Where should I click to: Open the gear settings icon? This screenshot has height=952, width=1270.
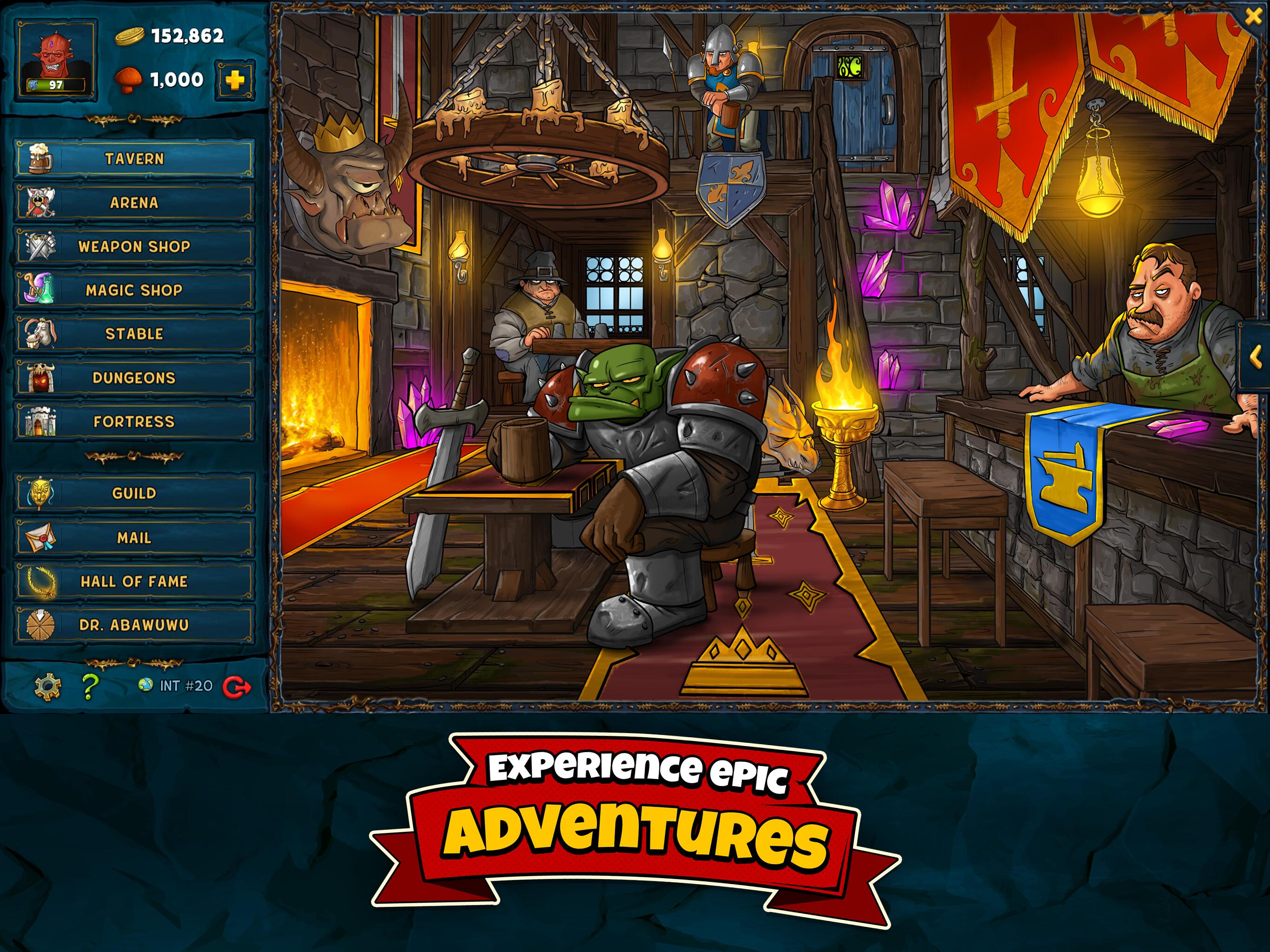tap(48, 686)
